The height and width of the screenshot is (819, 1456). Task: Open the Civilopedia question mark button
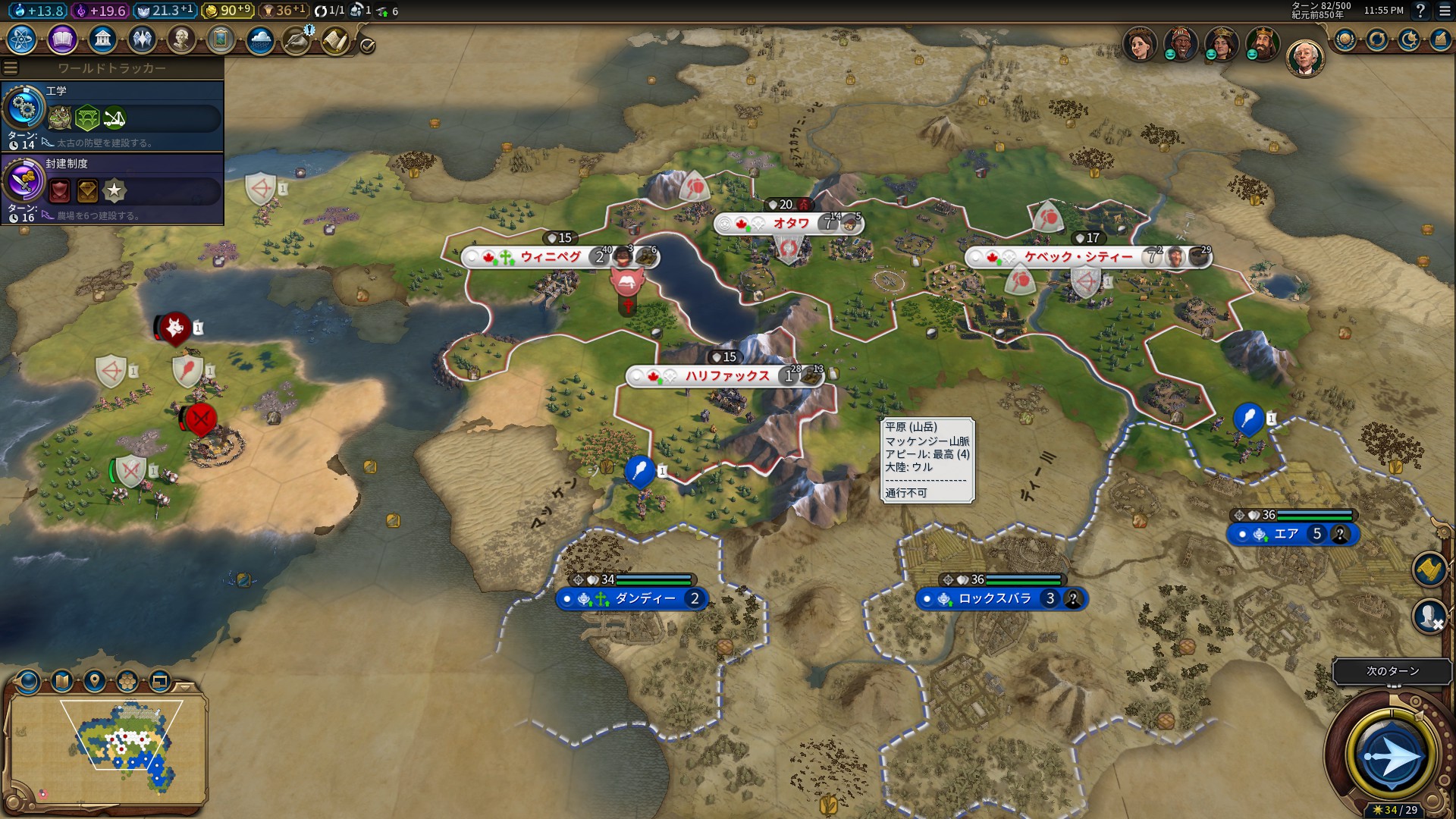[x=1420, y=11]
